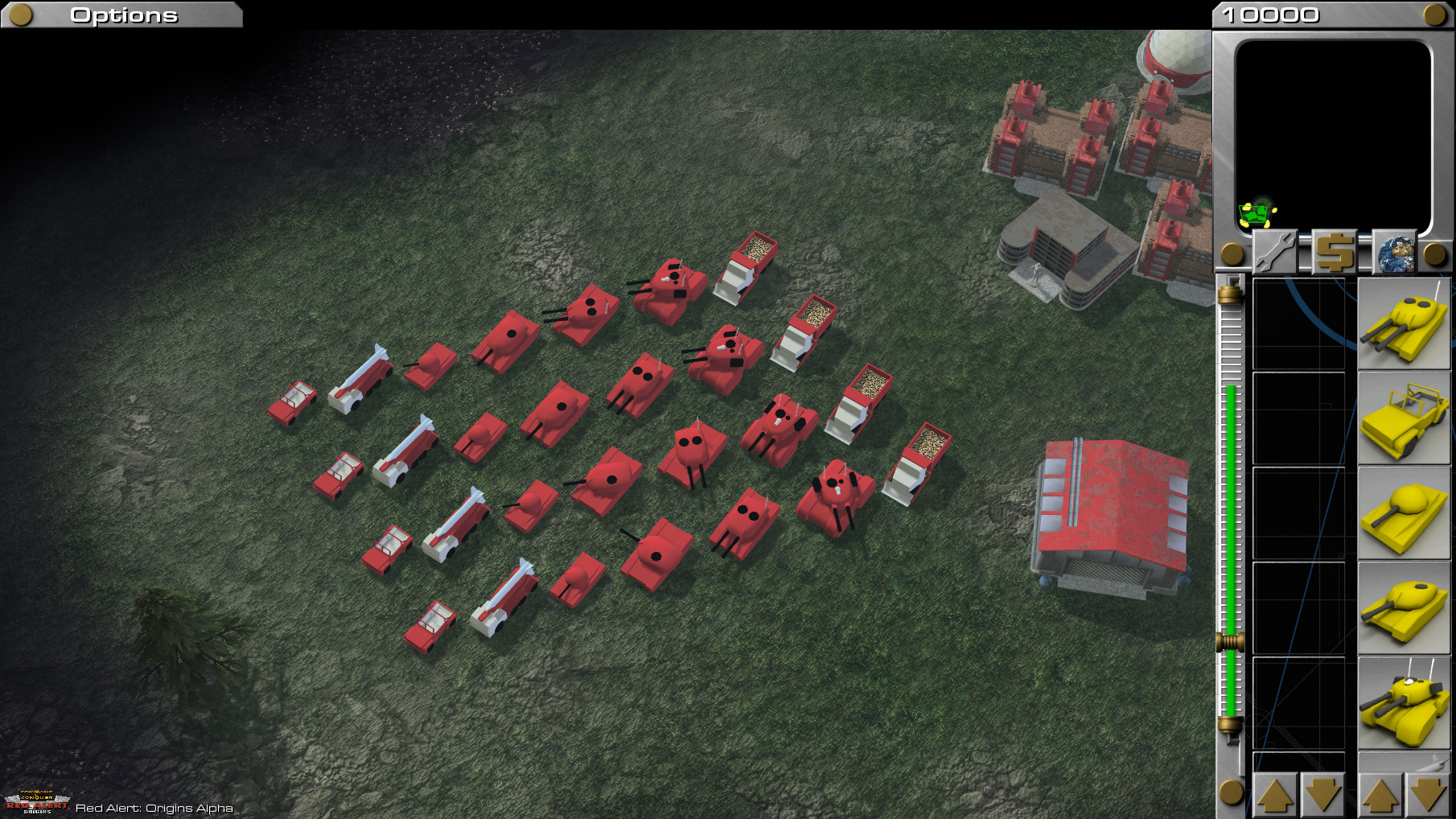Adjust the green power level bar
1456x819 pixels.
tap(1230, 523)
